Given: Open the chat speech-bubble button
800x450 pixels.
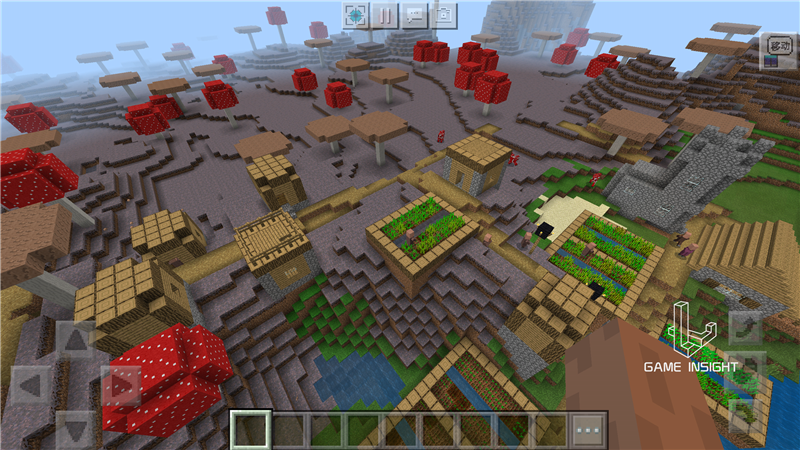Looking at the screenshot, I should 414,15.
